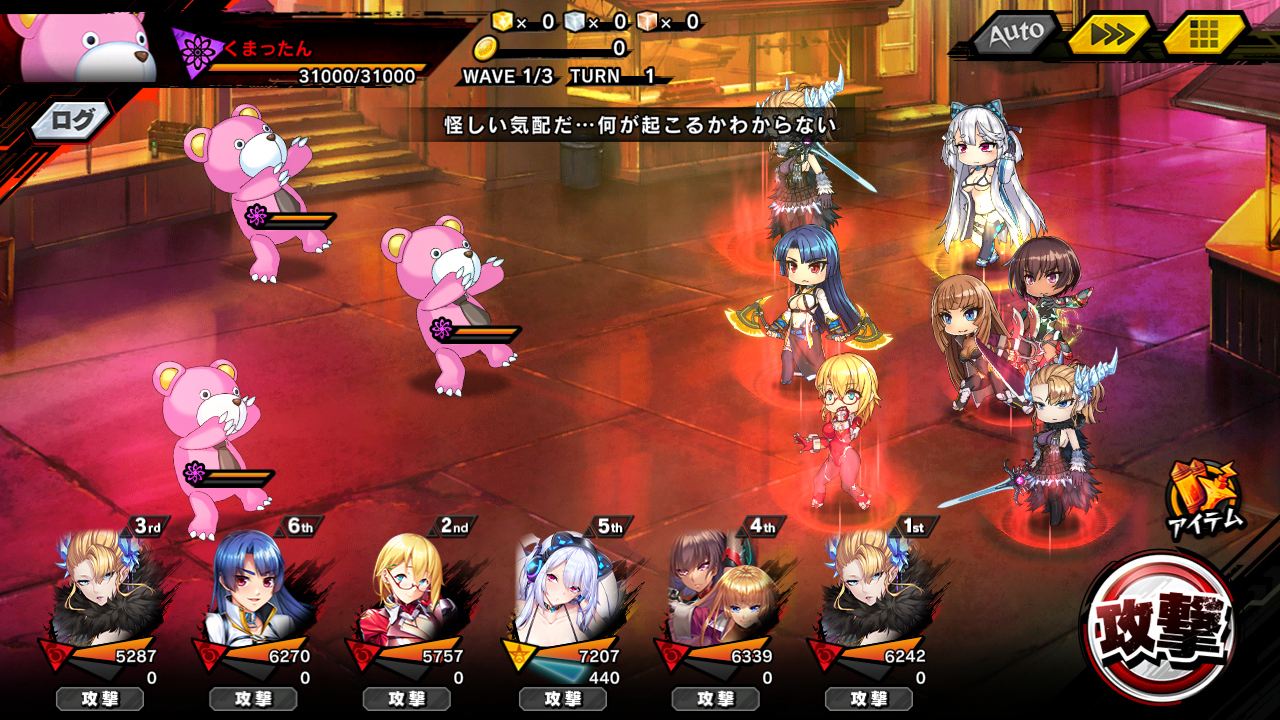Viewport: 1280px width, 720px height.
Task: Click 攻撃 action under the 5757 HP character
Action: tap(407, 699)
